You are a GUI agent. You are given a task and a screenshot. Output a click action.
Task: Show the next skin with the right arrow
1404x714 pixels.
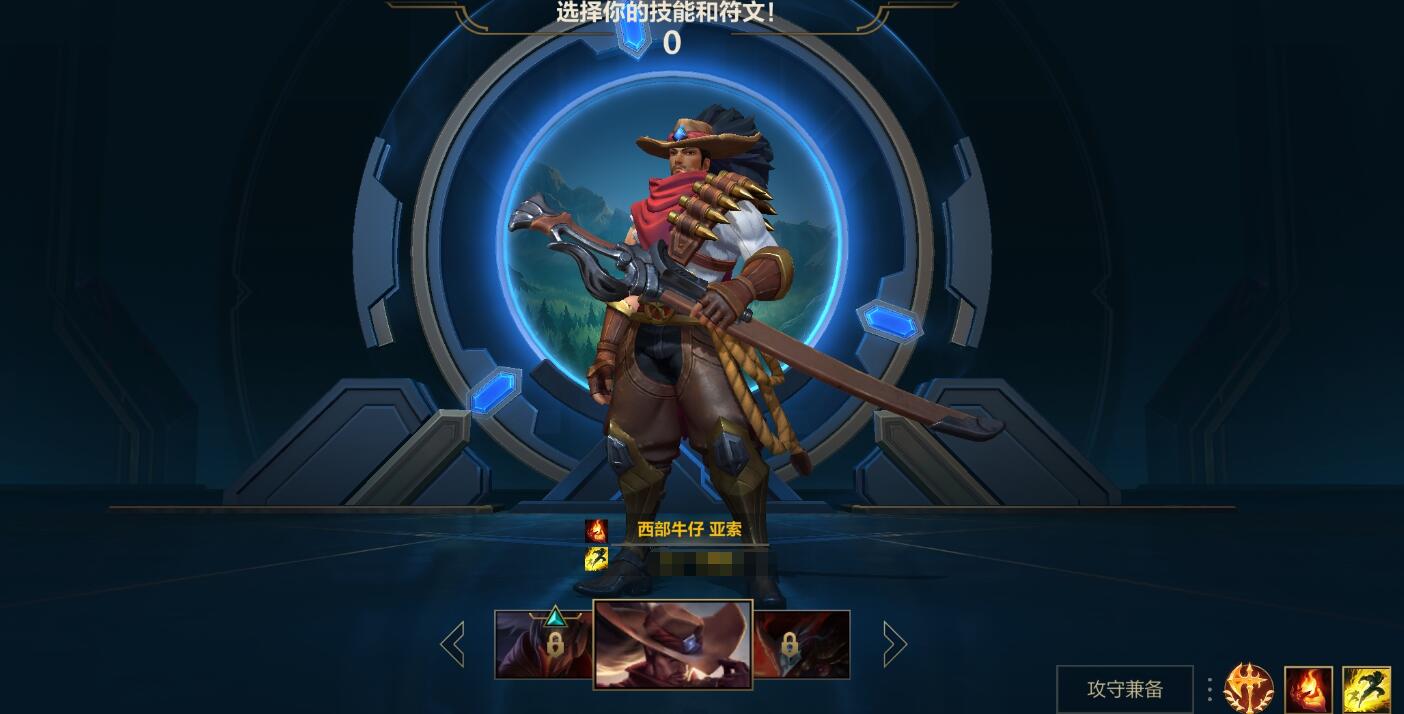click(x=894, y=644)
